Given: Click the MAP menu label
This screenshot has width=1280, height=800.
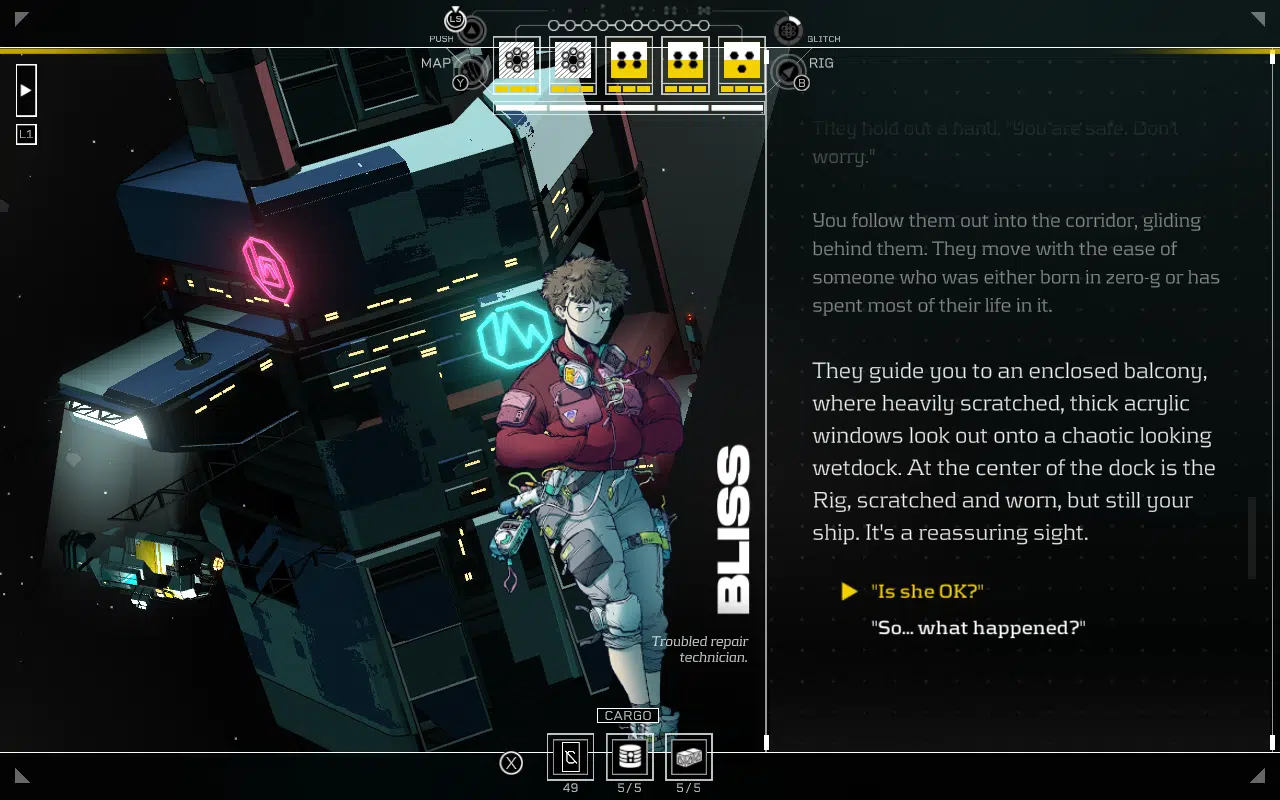Looking at the screenshot, I should 437,62.
